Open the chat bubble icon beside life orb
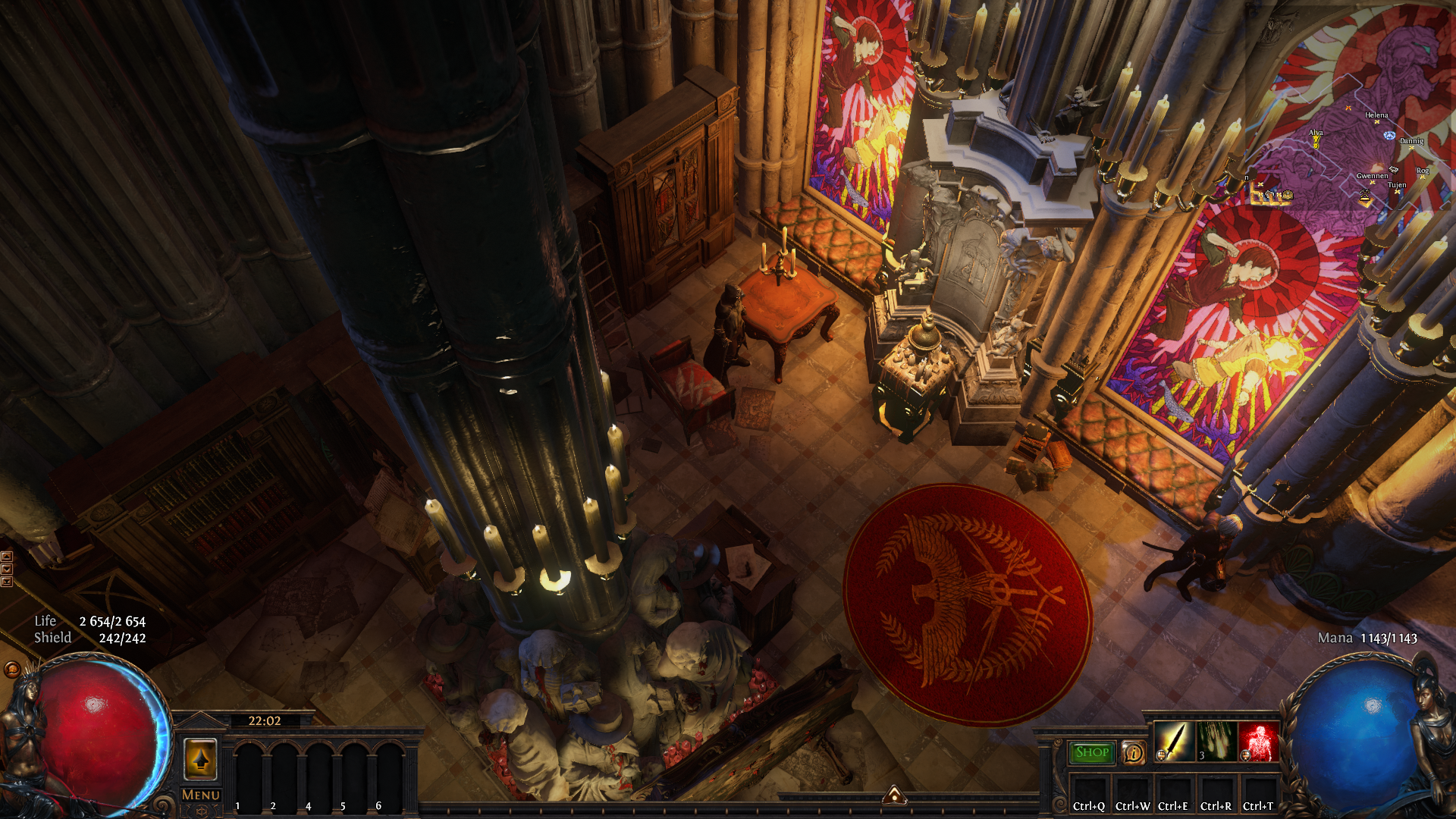This screenshot has width=1456, height=819. click(x=12, y=670)
